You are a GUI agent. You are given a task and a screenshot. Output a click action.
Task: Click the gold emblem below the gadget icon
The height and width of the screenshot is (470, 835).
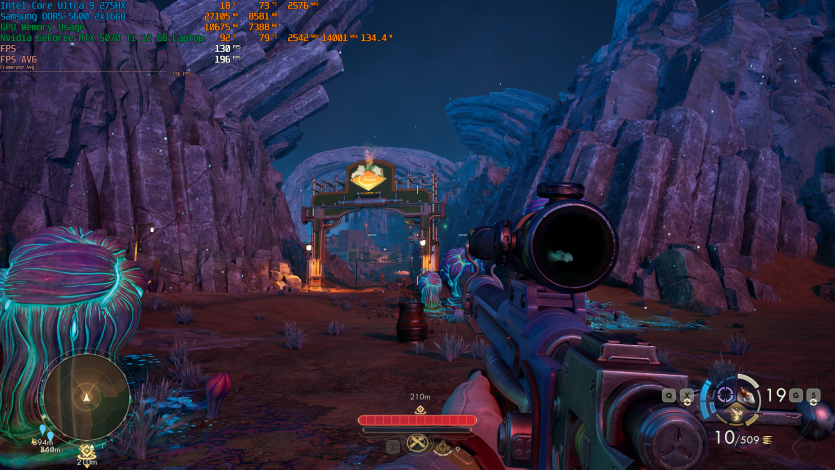[736, 415]
